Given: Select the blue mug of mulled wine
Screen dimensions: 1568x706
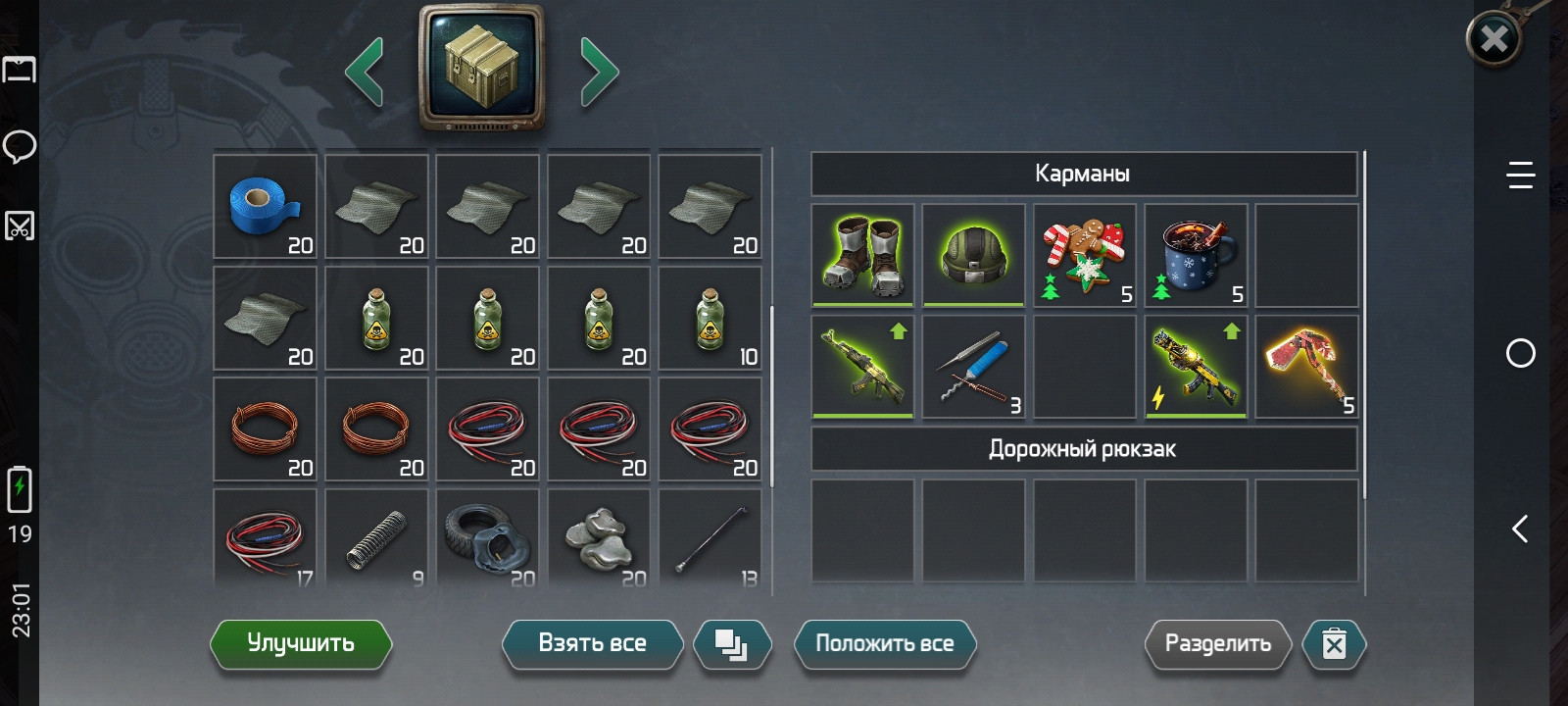Looking at the screenshot, I should tap(1196, 255).
